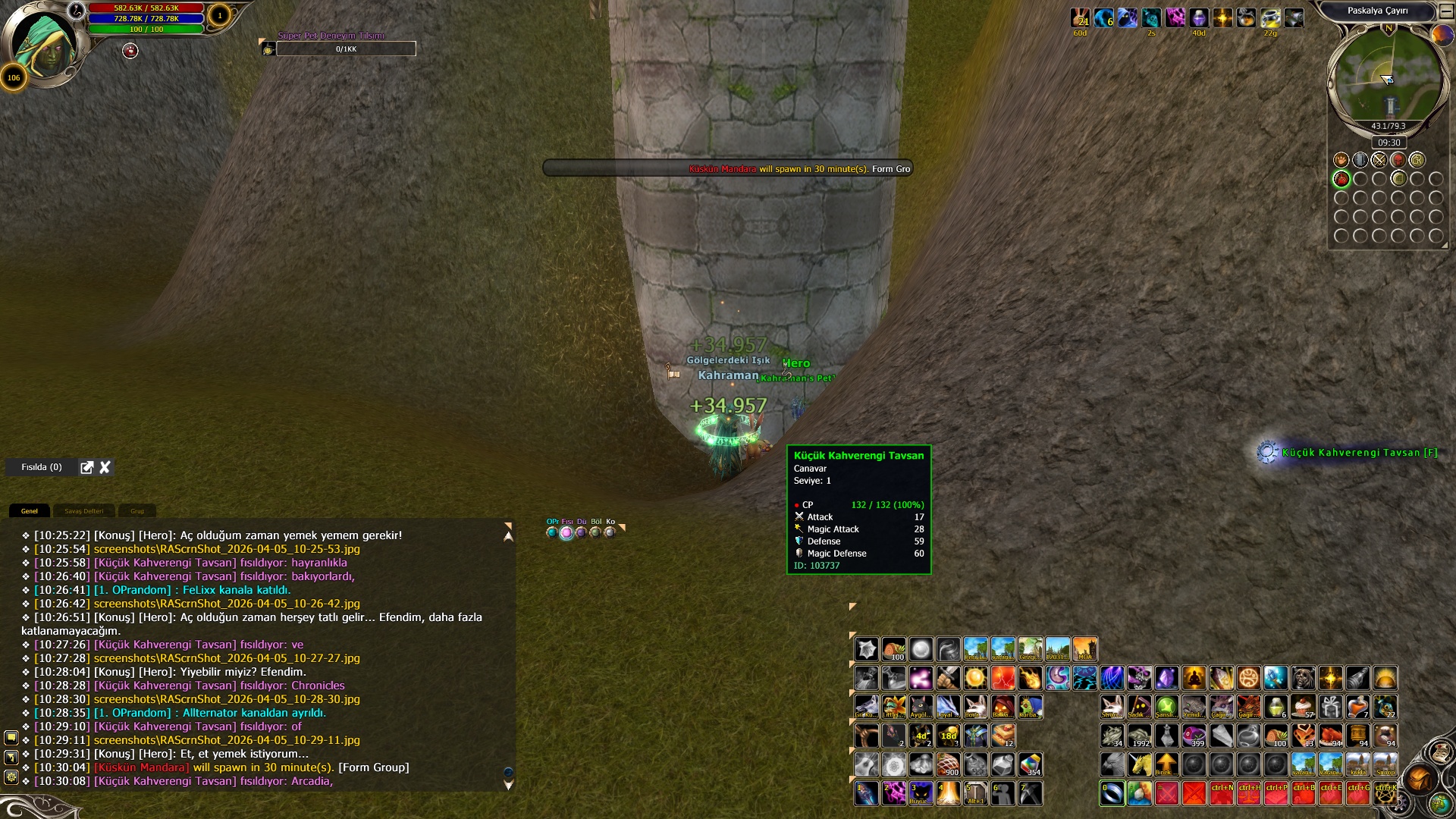This screenshot has width=1456, height=819.
Task: Select the Genel chat tab
Action: [x=30, y=511]
